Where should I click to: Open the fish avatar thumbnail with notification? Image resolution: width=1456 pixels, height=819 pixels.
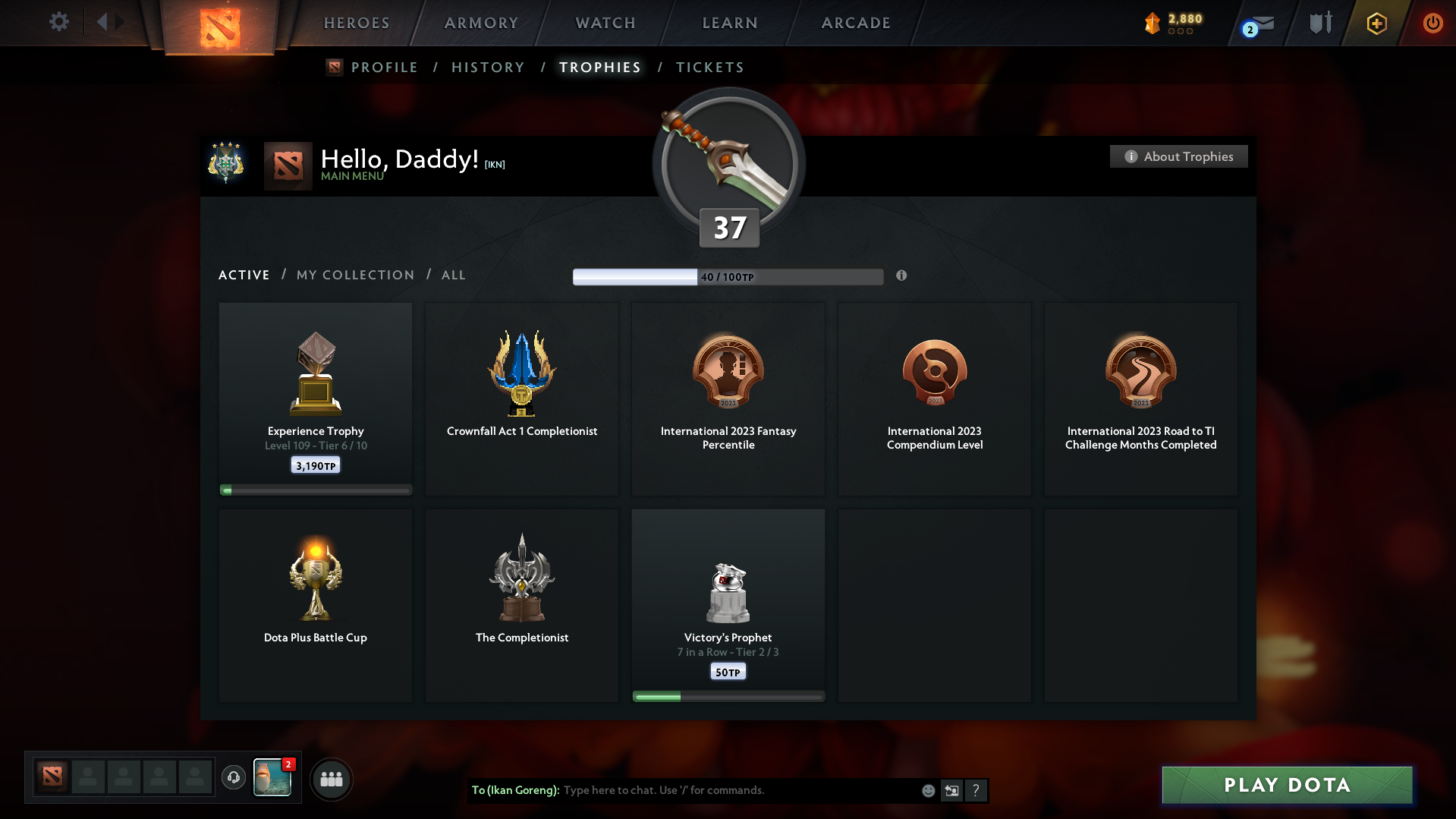(272, 779)
